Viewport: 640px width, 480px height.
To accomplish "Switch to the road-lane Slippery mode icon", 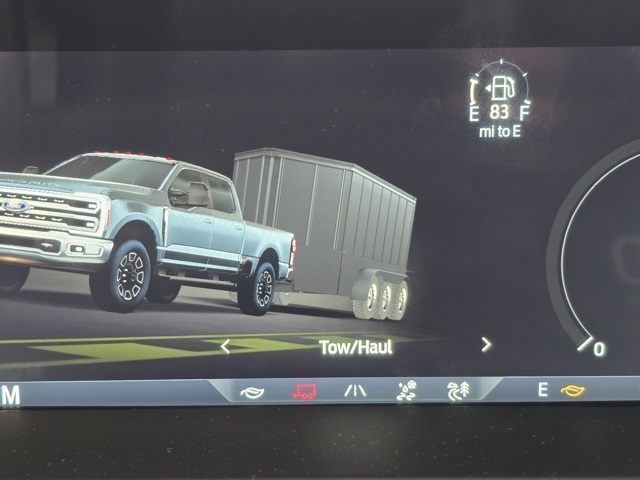I will 355,391.
